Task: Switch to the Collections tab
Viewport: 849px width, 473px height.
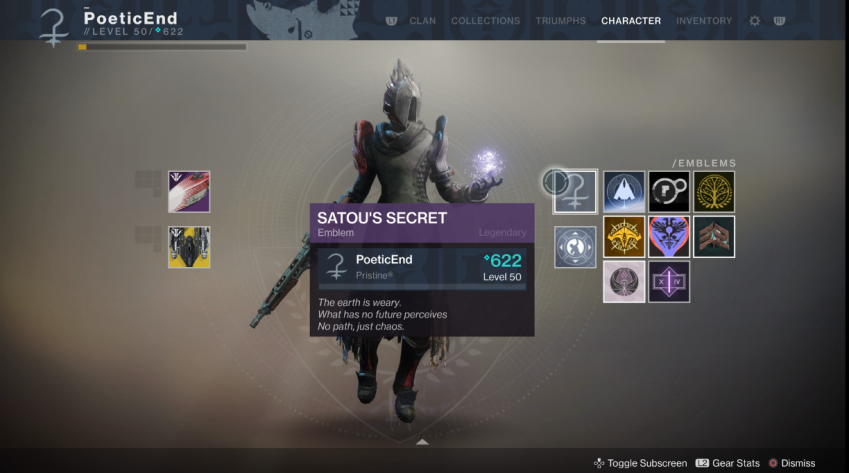Action: click(485, 21)
